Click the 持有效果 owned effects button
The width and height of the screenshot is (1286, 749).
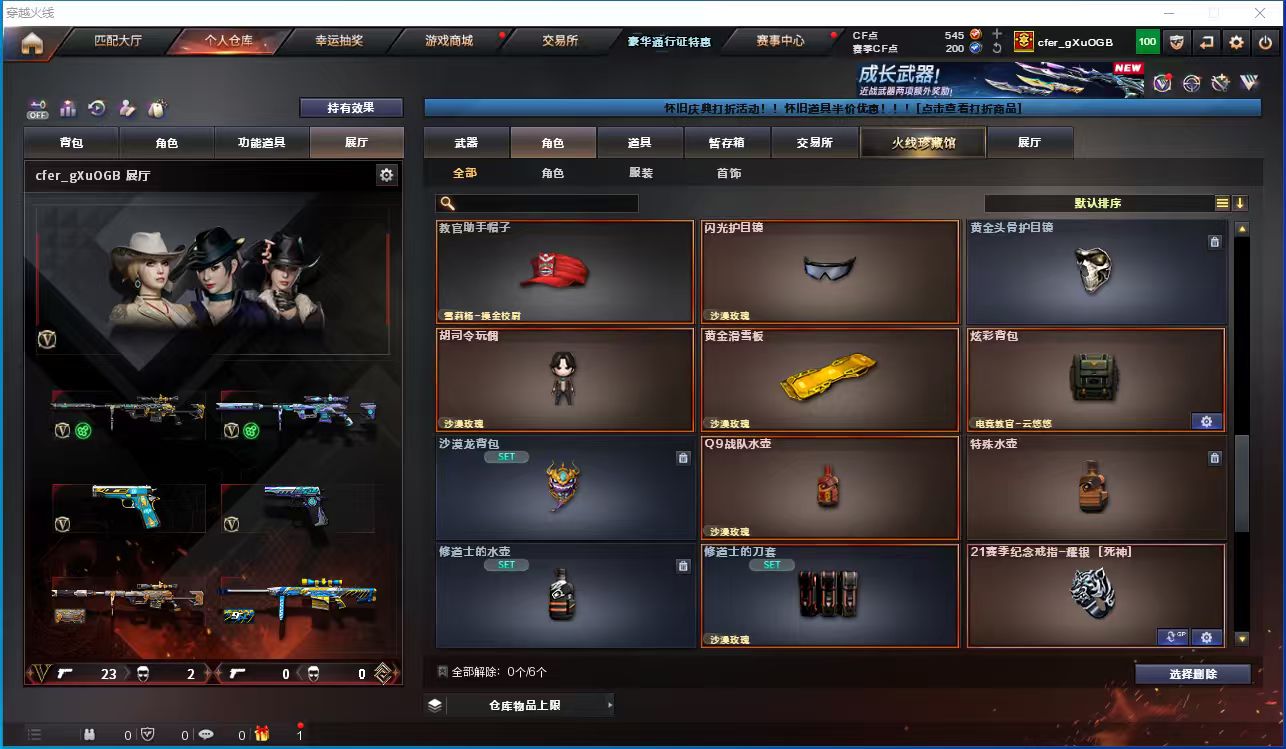pos(351,108)
